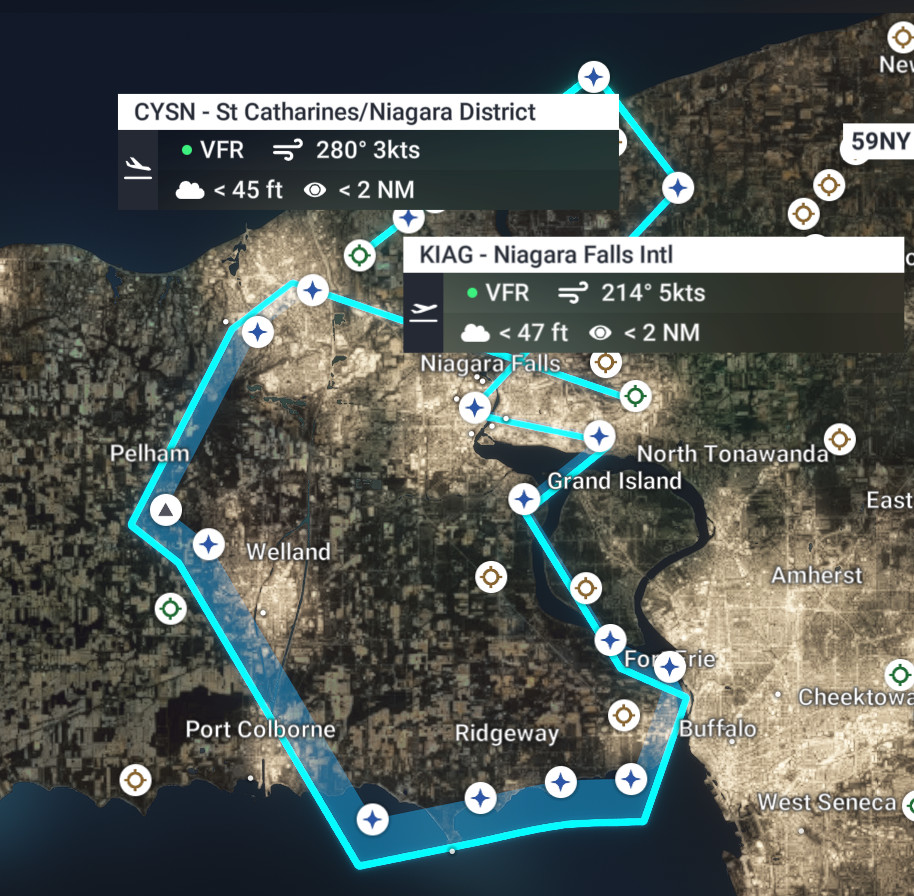Select the 59NY airport label

(879, 142)
